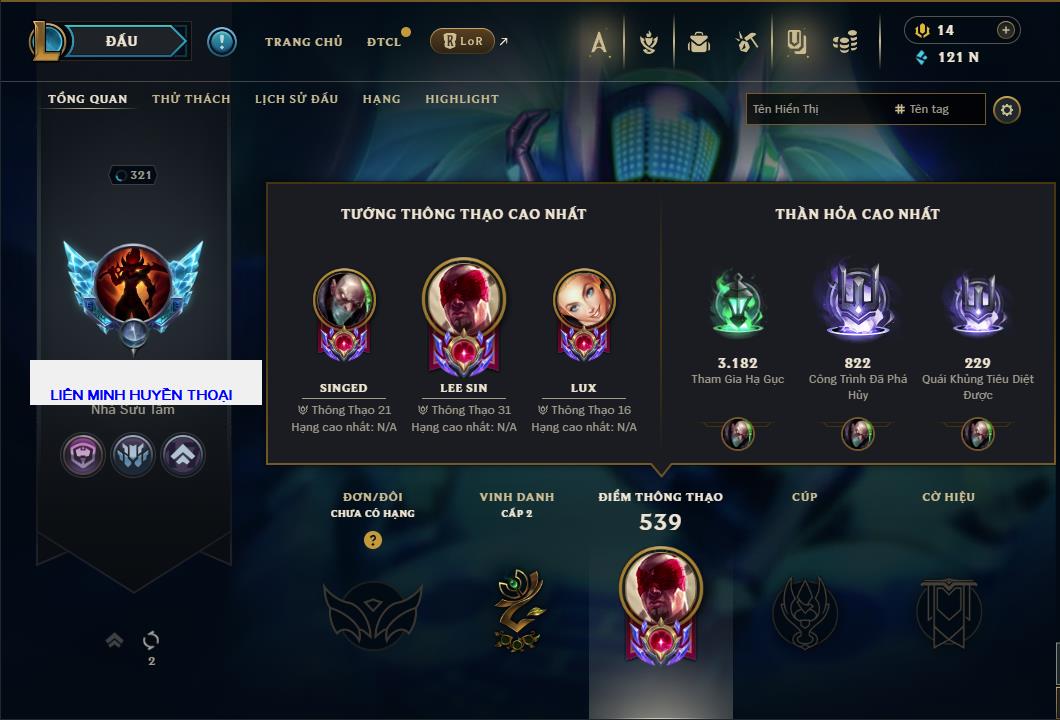Open the TRANG CHỦ home page
1060x720 pixels.
click(303, 42)
